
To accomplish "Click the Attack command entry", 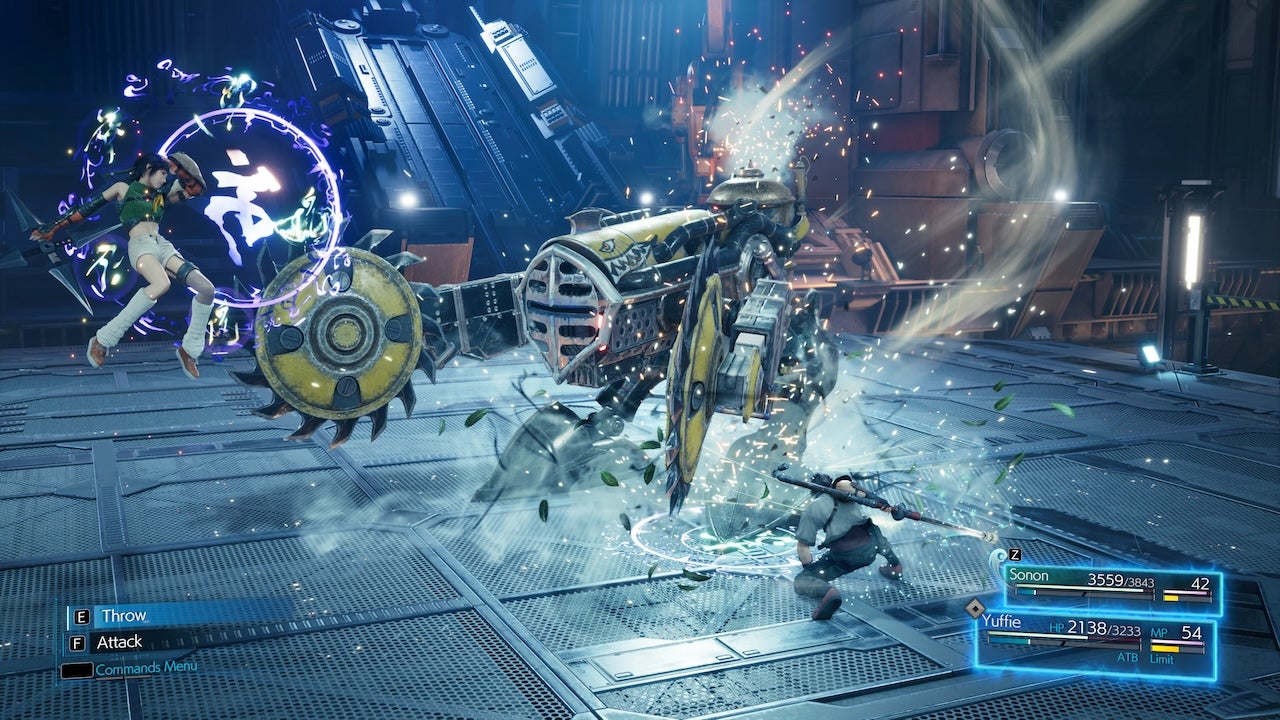I will [x=120, y=642].
